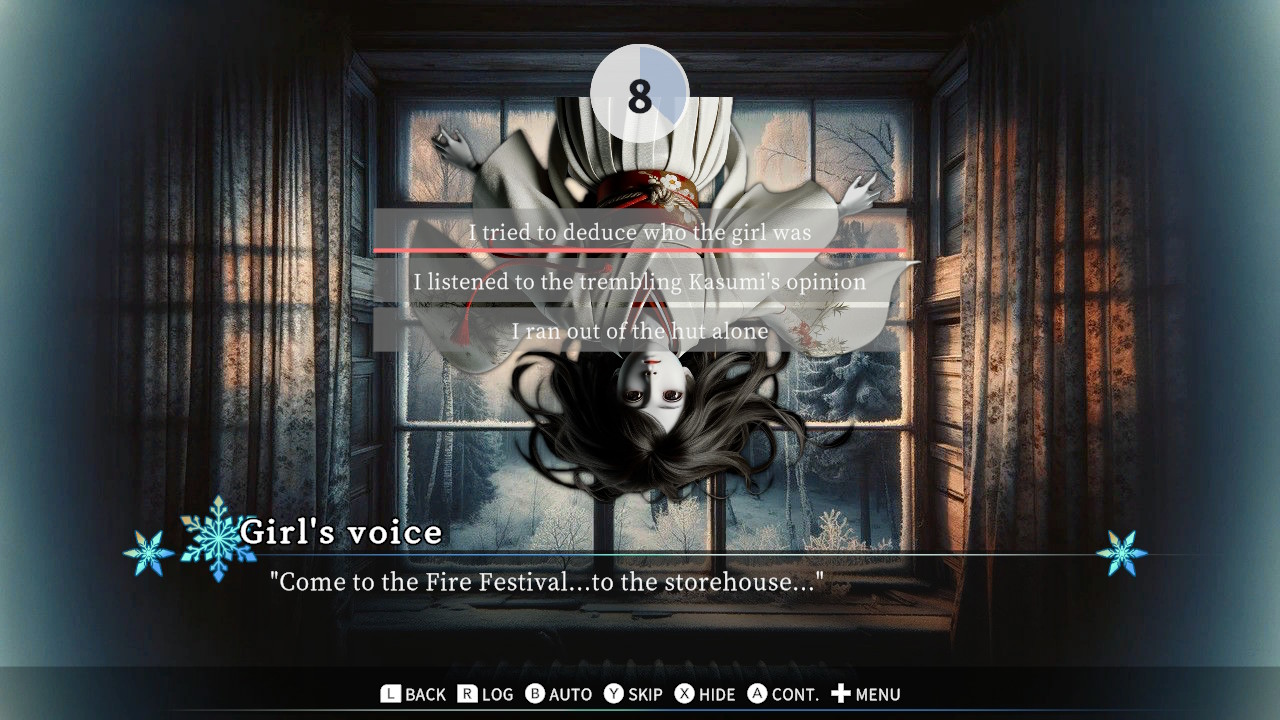This screenshot has height=720, width=1280.
Task: Click the L shoulder Back icon
Action: [391, 694]
